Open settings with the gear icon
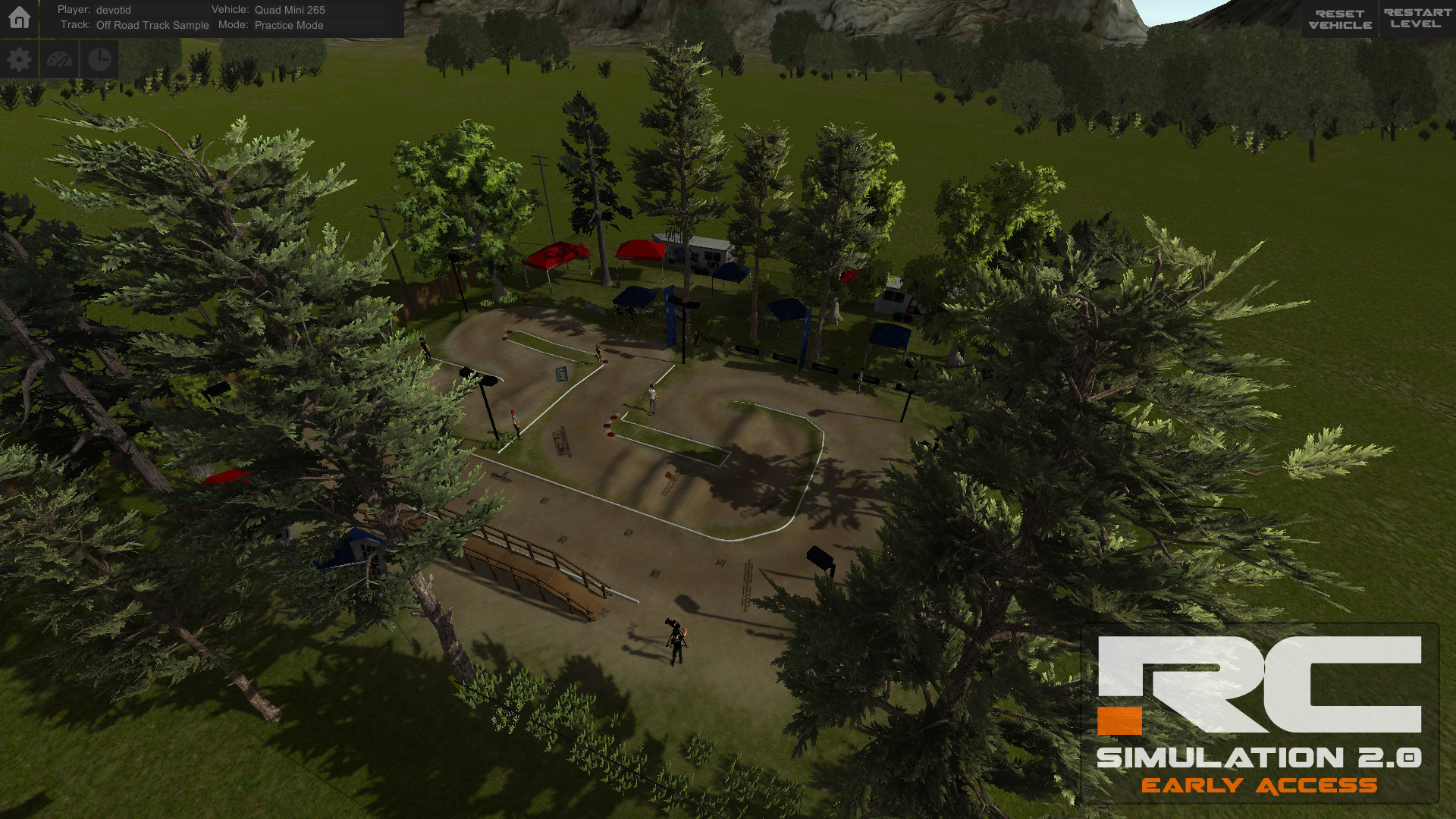This screenshot has width=1456, height=819. tap(19, 58)
